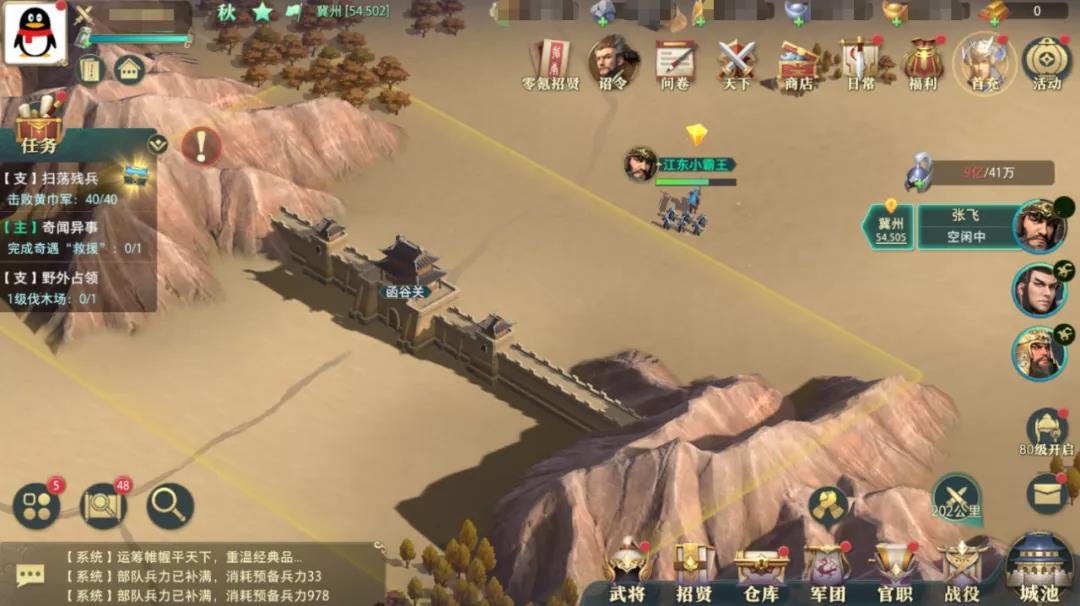This screenshot has width=1080, height=606.
Task: Select 张飞 idle army entry
Action: 964,226
